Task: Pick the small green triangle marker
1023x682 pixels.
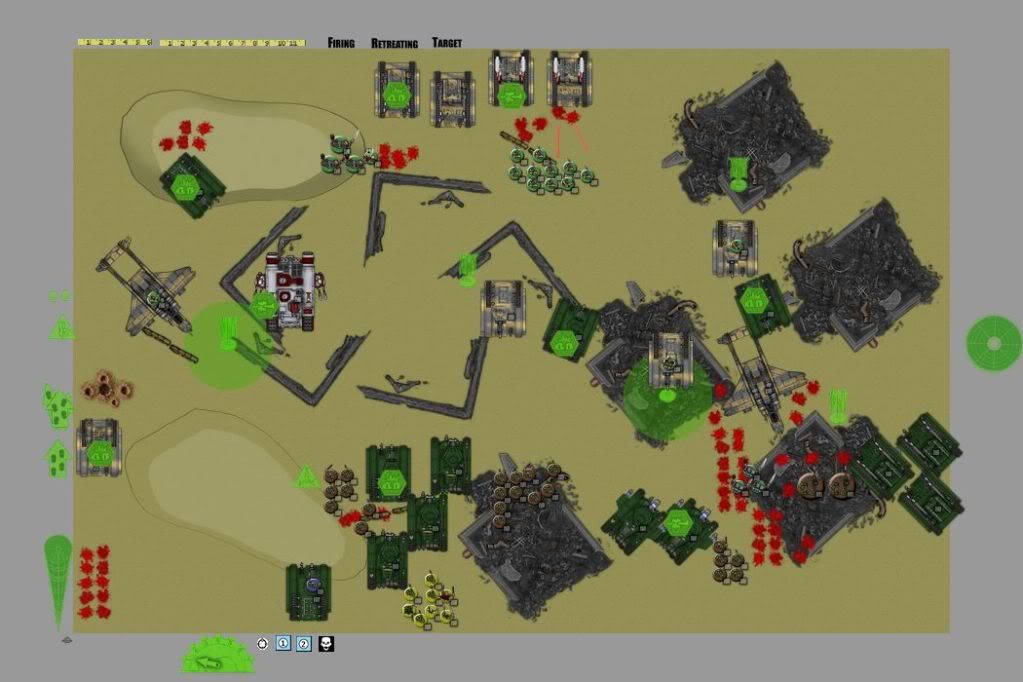Action: tap(62, 327)
